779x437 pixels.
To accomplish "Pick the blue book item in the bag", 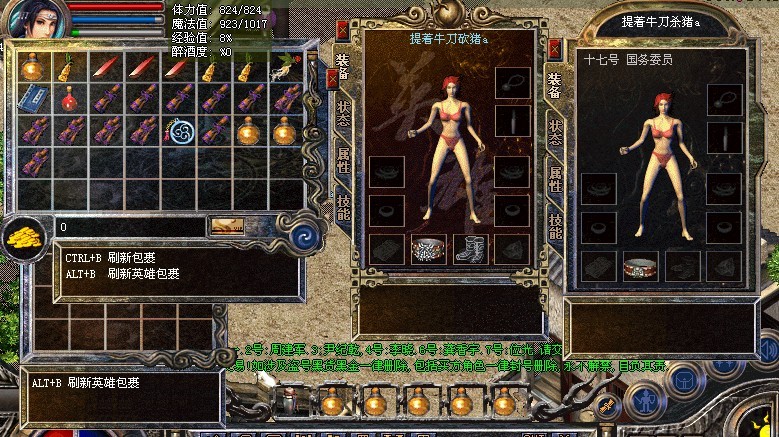I will [34, 99].
